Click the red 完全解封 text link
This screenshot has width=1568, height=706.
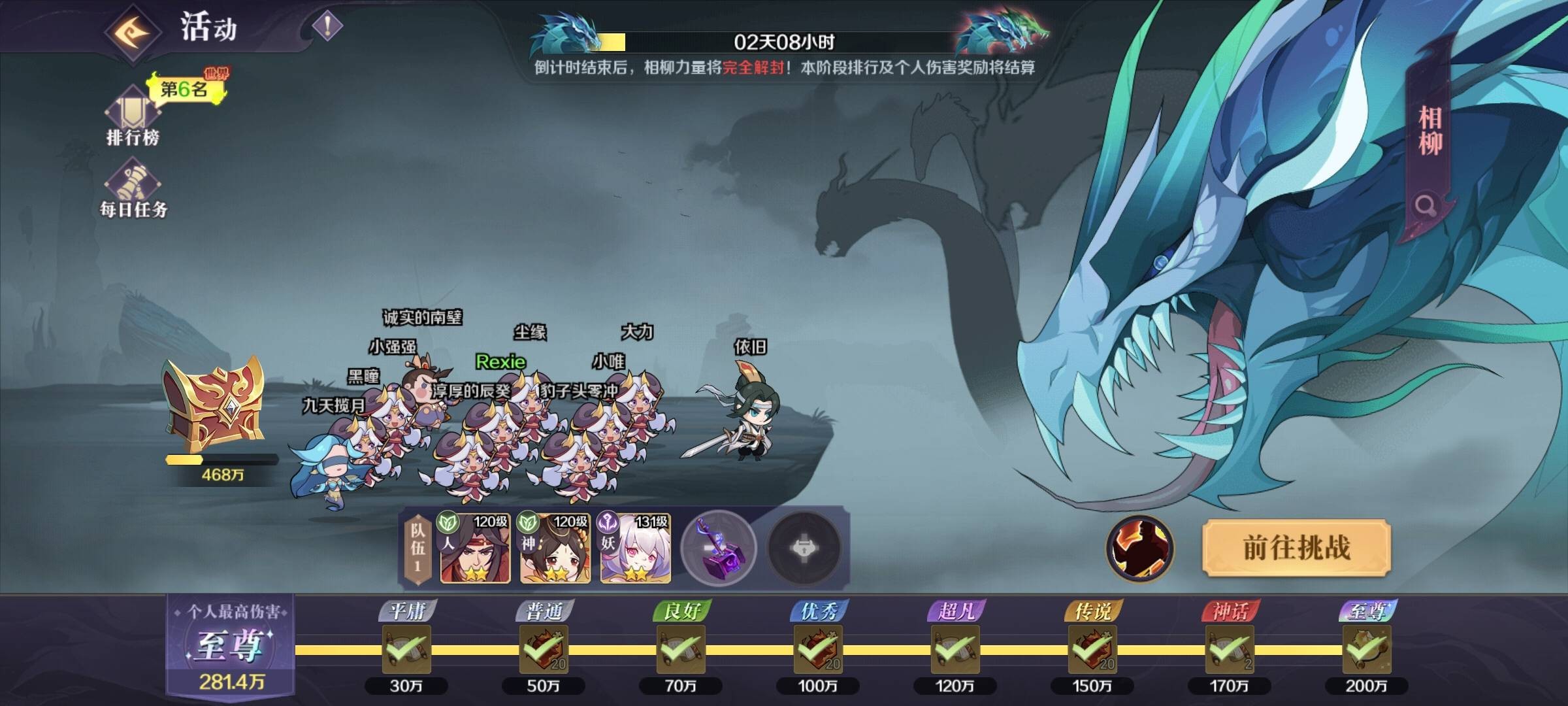pos(753,67)
